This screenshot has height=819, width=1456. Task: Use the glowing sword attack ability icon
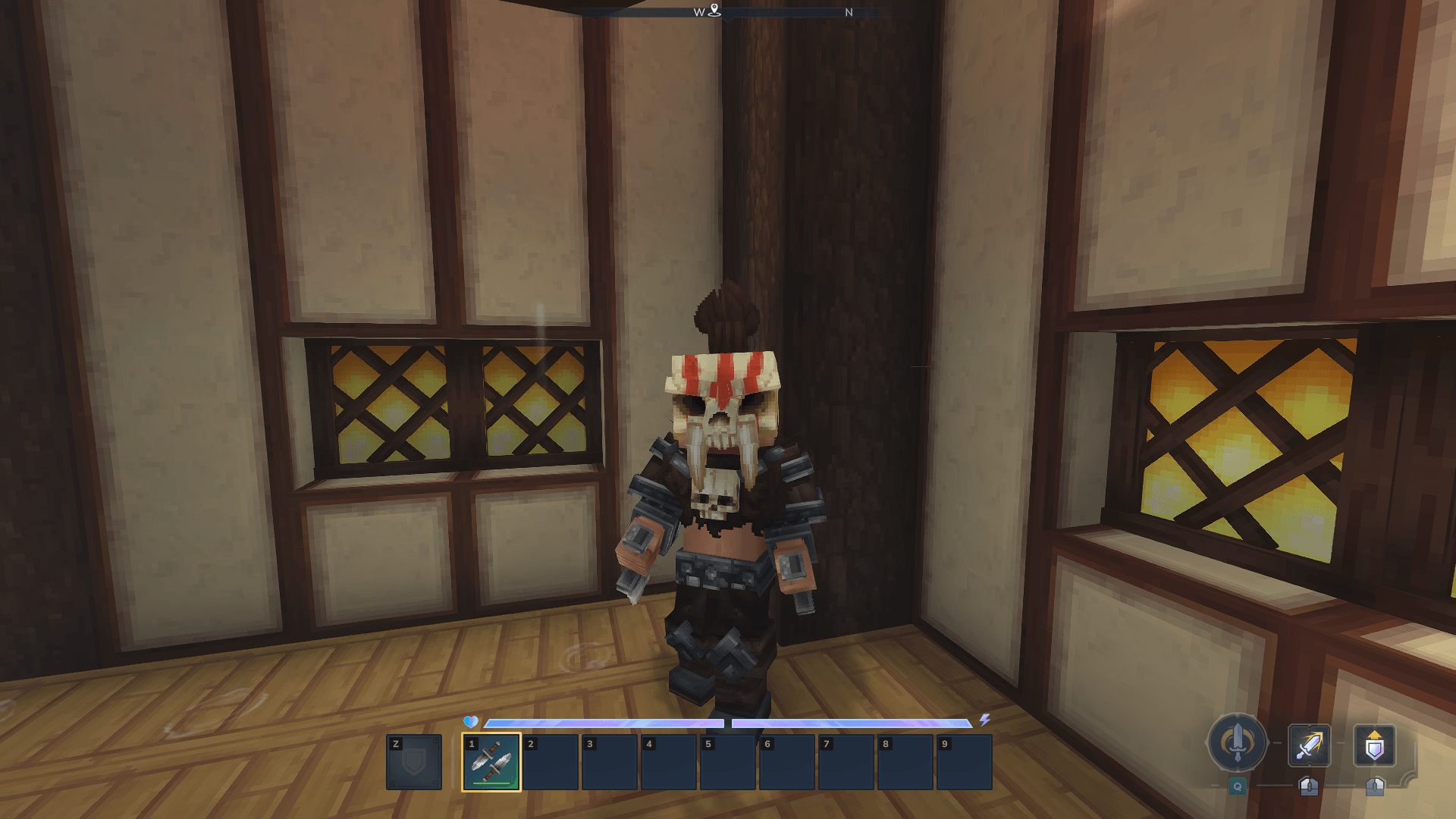tap(1309, 745)
